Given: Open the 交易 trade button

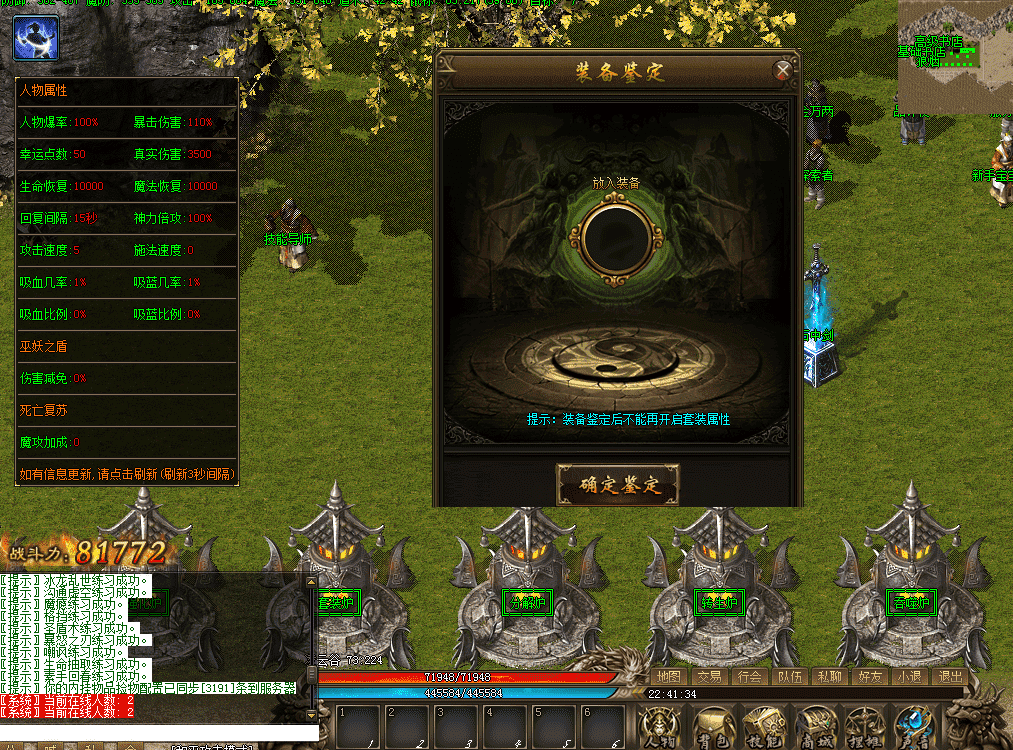Looking at the screenshot, I should tap(709, 676).
